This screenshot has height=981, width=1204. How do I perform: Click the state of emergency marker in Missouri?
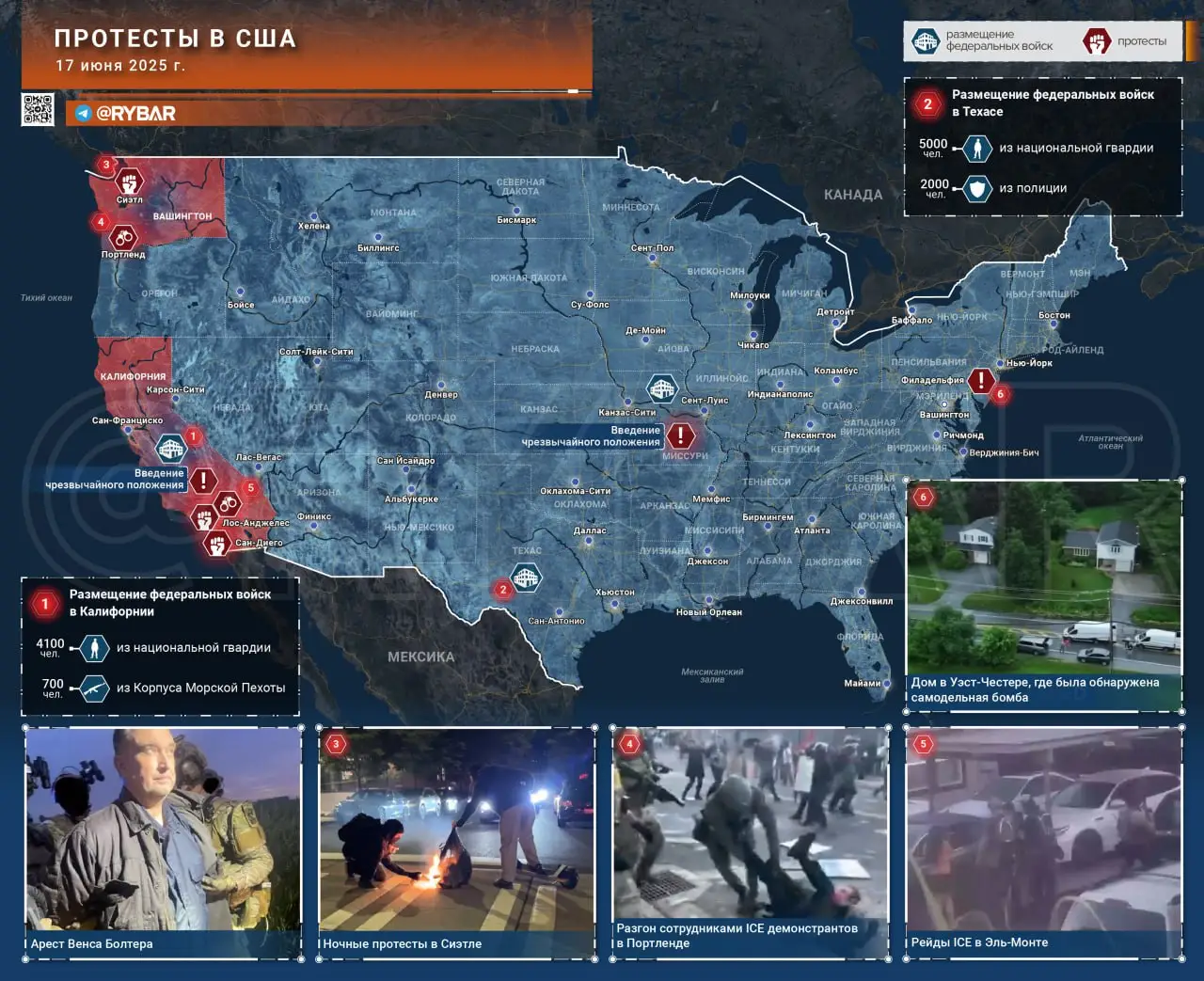[x=680, y=435]
